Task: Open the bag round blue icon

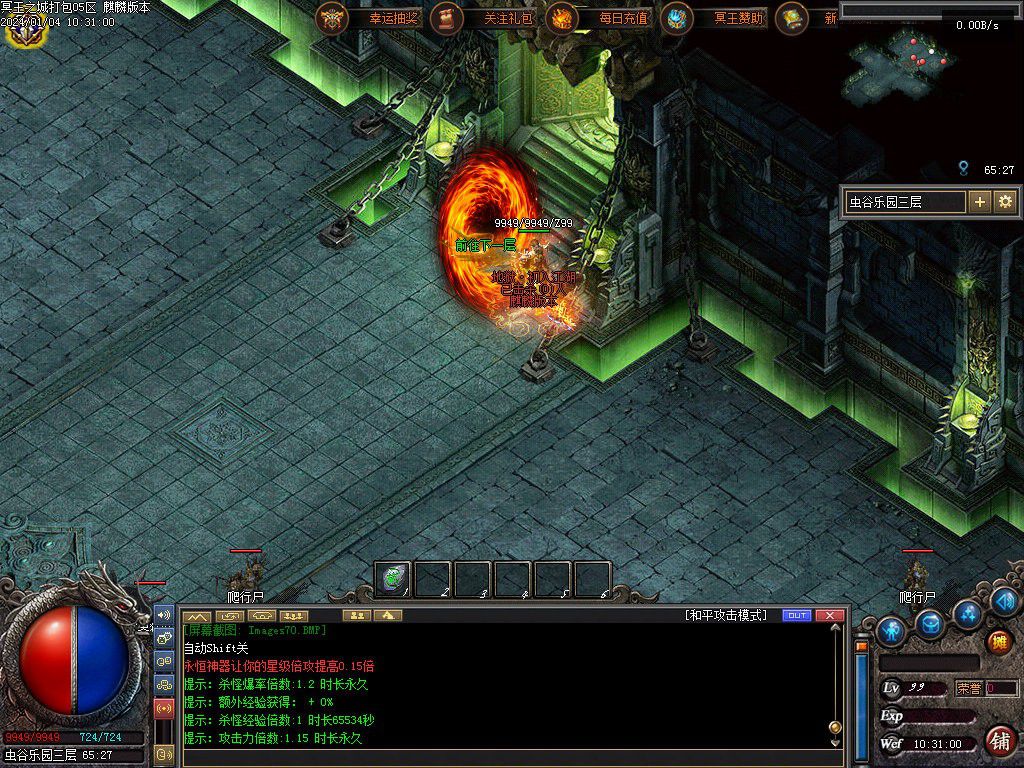Action: [x=931, y=624]
